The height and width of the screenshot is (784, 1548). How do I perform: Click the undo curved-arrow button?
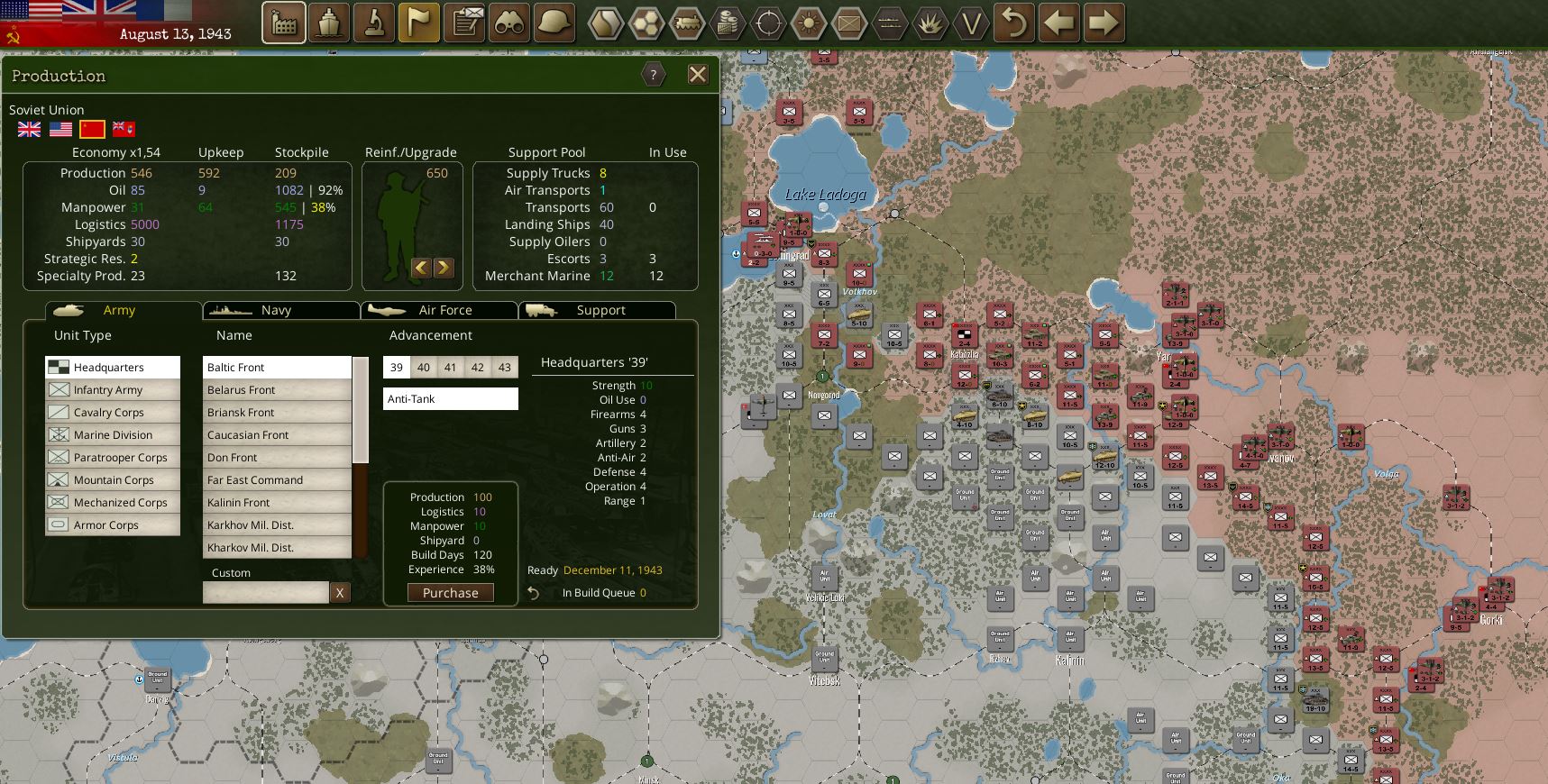point(1014,23)
